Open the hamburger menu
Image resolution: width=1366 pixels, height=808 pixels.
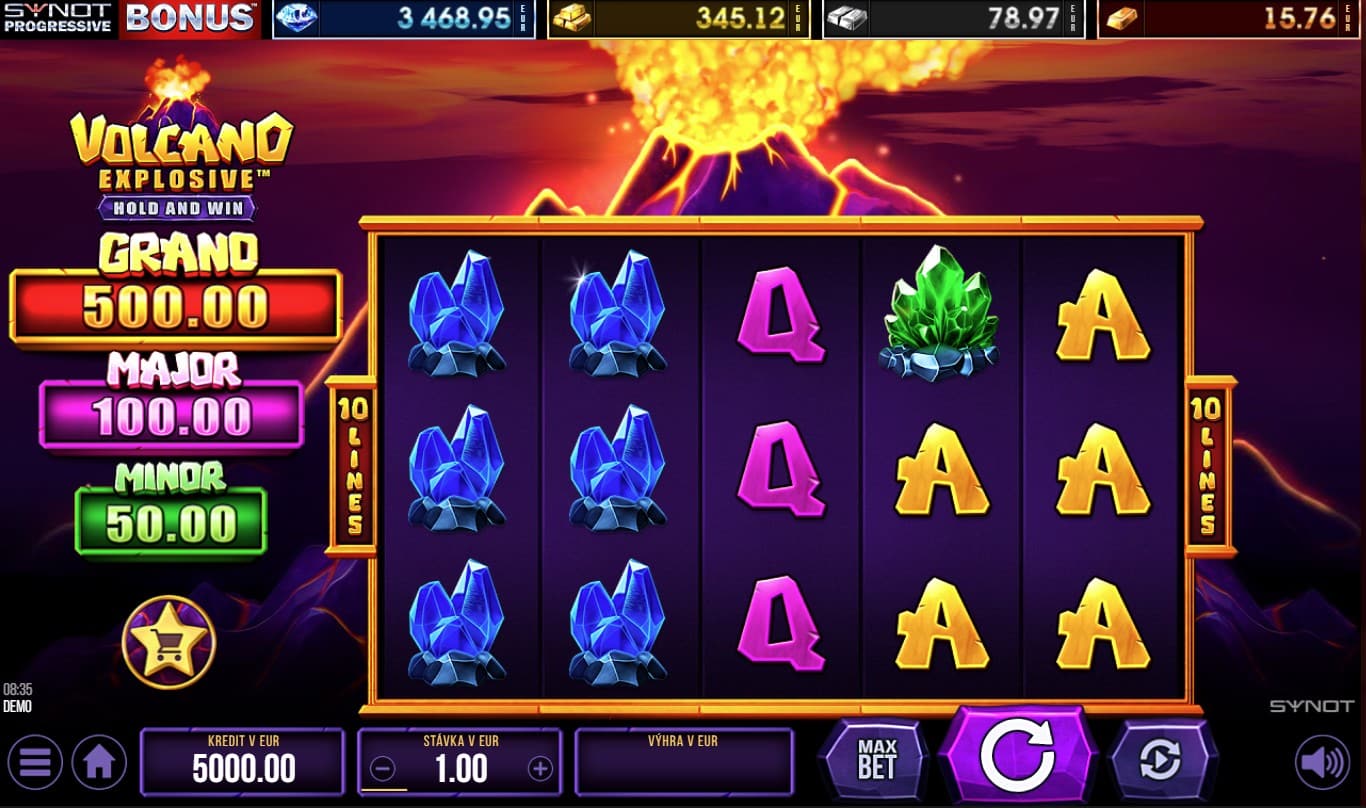[34, 763]
